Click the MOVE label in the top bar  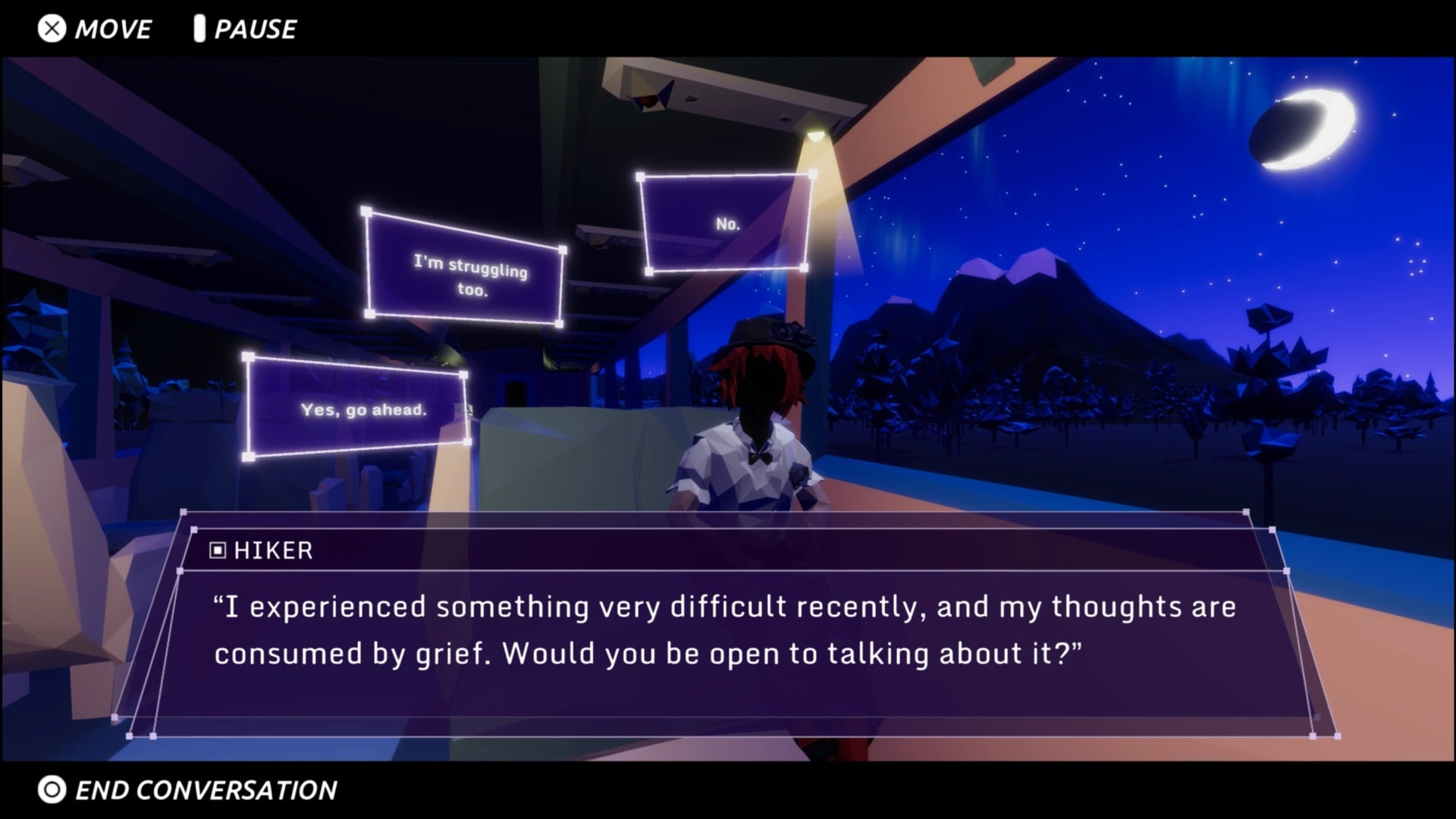(112, 30)
